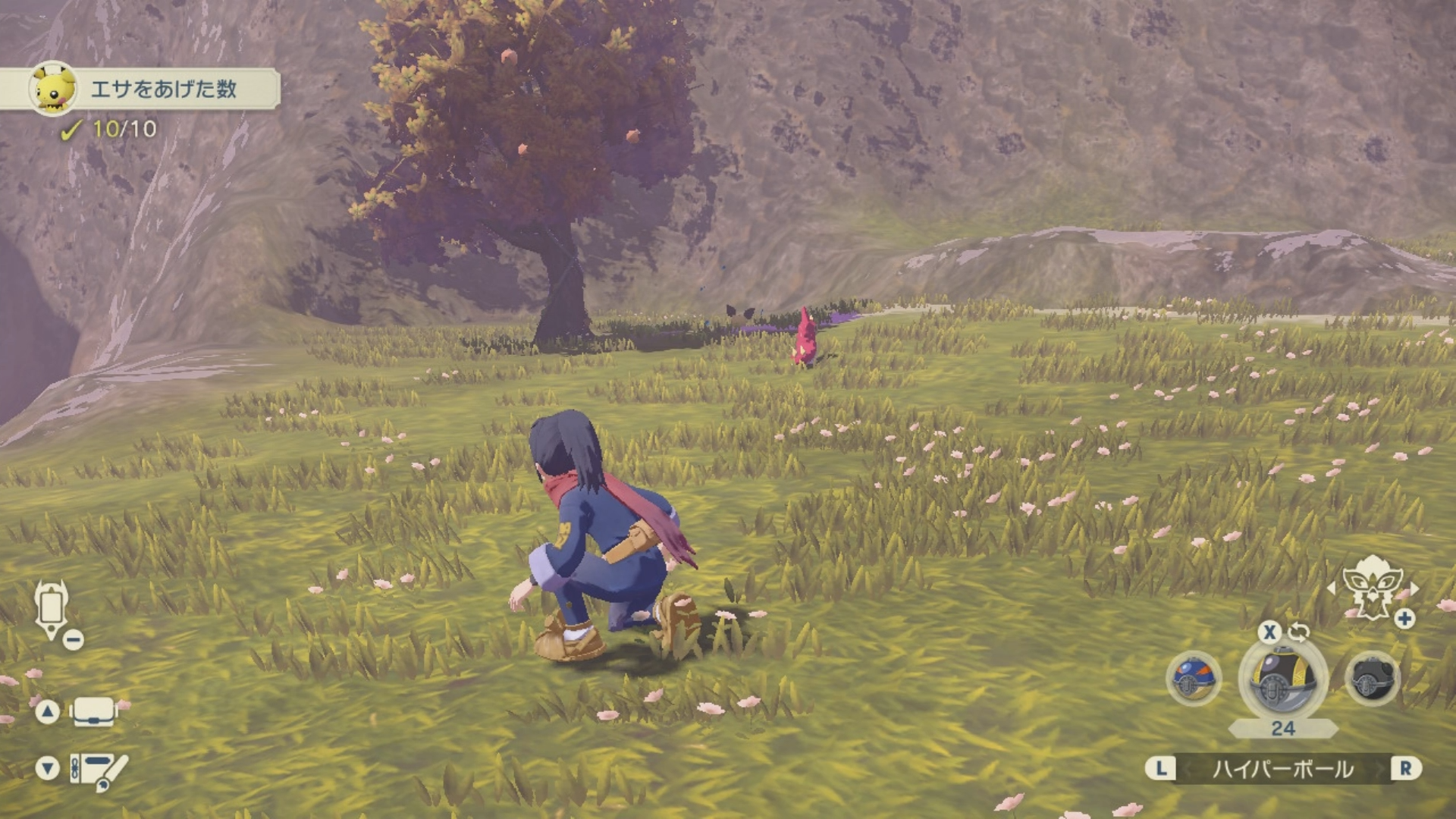The height and width of the screenshot is (819, 1456).
Task: Click the ハイパーボール item name bar
Action: pos(1282,769)
